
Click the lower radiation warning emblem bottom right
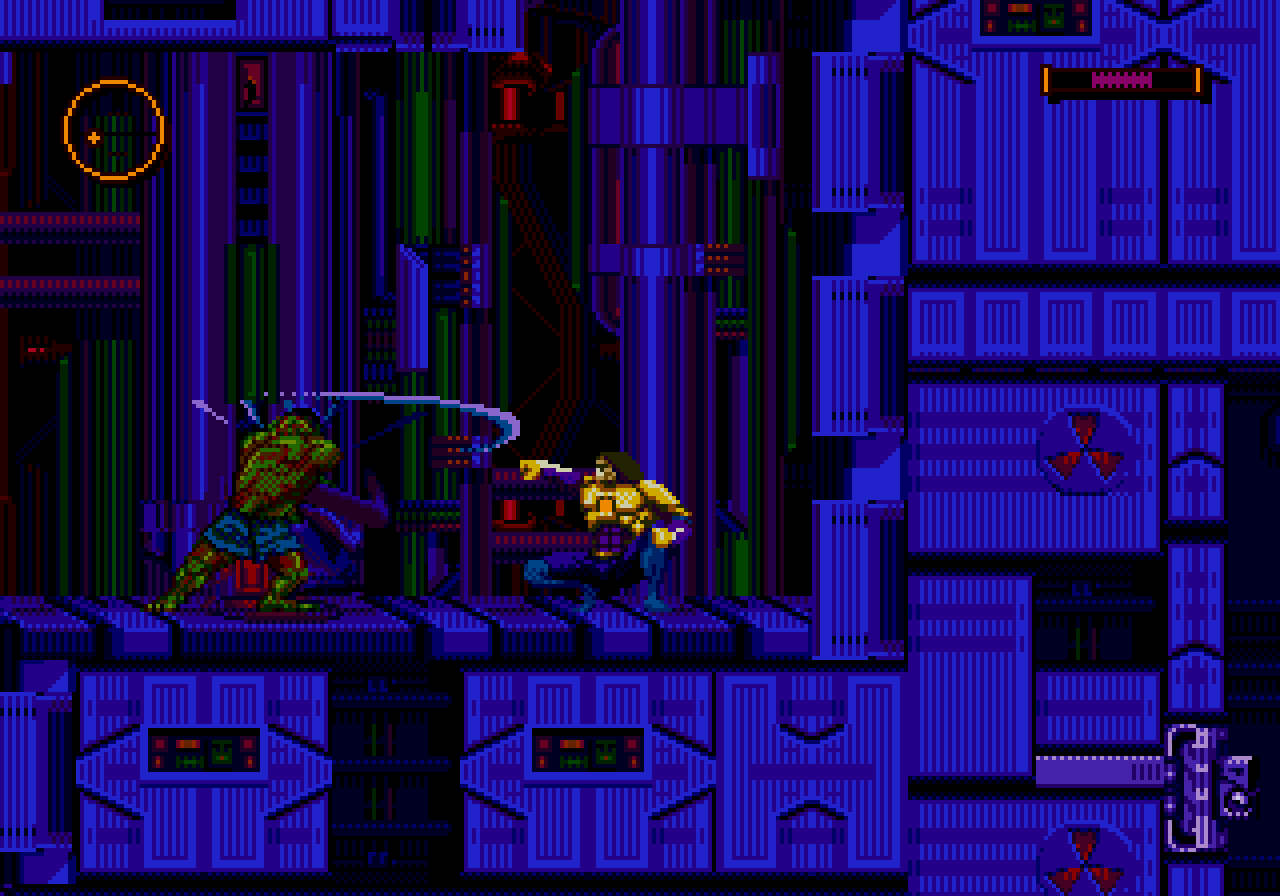point(1087,862)
